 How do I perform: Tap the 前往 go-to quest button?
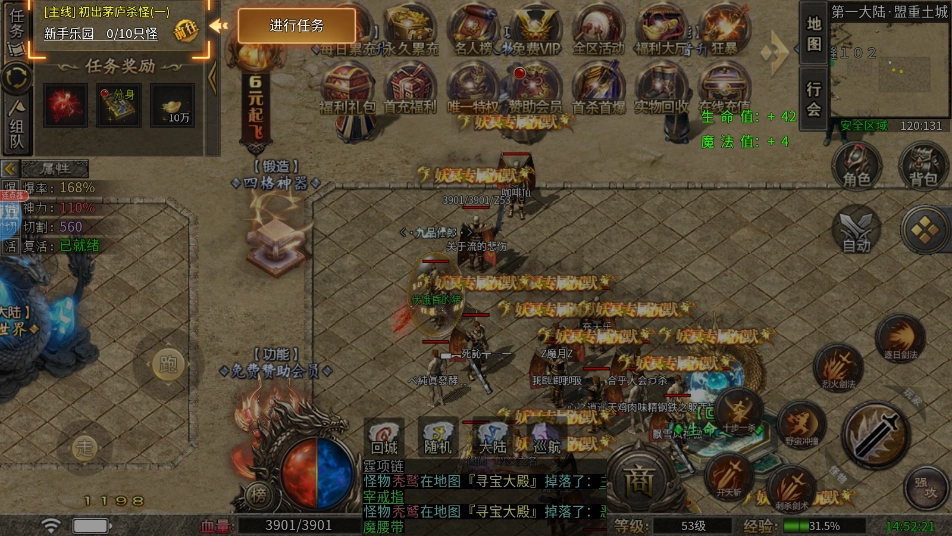[x=186, y=30]
